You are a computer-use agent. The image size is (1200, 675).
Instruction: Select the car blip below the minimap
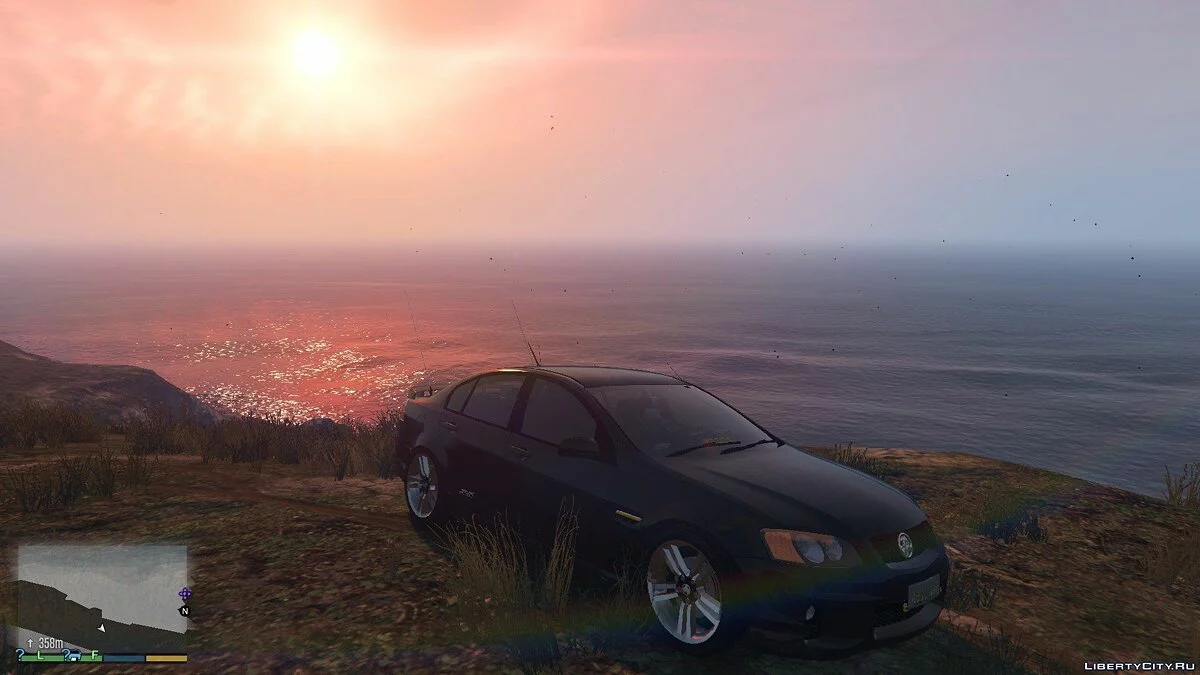[75, 655]
